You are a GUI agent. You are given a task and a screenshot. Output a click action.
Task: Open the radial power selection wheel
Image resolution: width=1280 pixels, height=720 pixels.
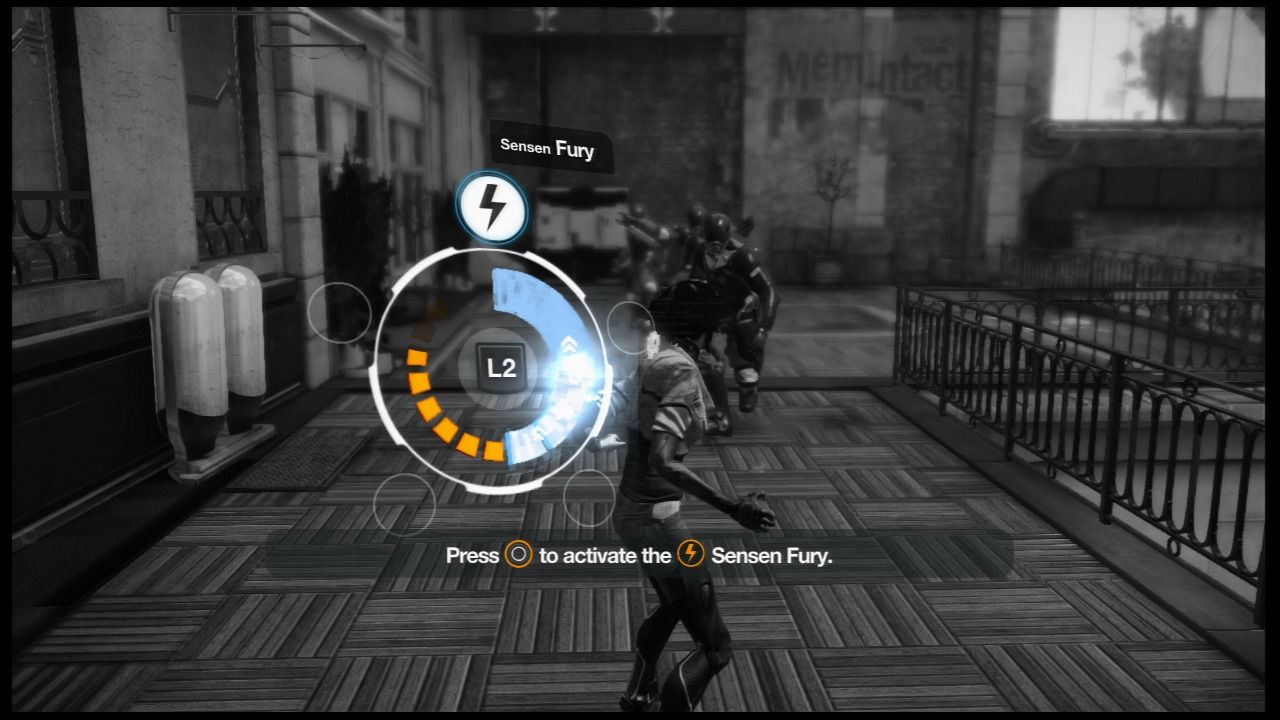coord(495,370)
